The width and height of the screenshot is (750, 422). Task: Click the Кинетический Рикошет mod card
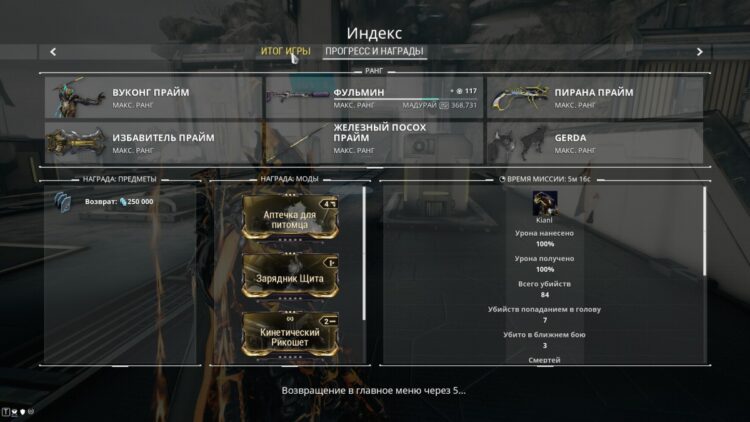291,334
